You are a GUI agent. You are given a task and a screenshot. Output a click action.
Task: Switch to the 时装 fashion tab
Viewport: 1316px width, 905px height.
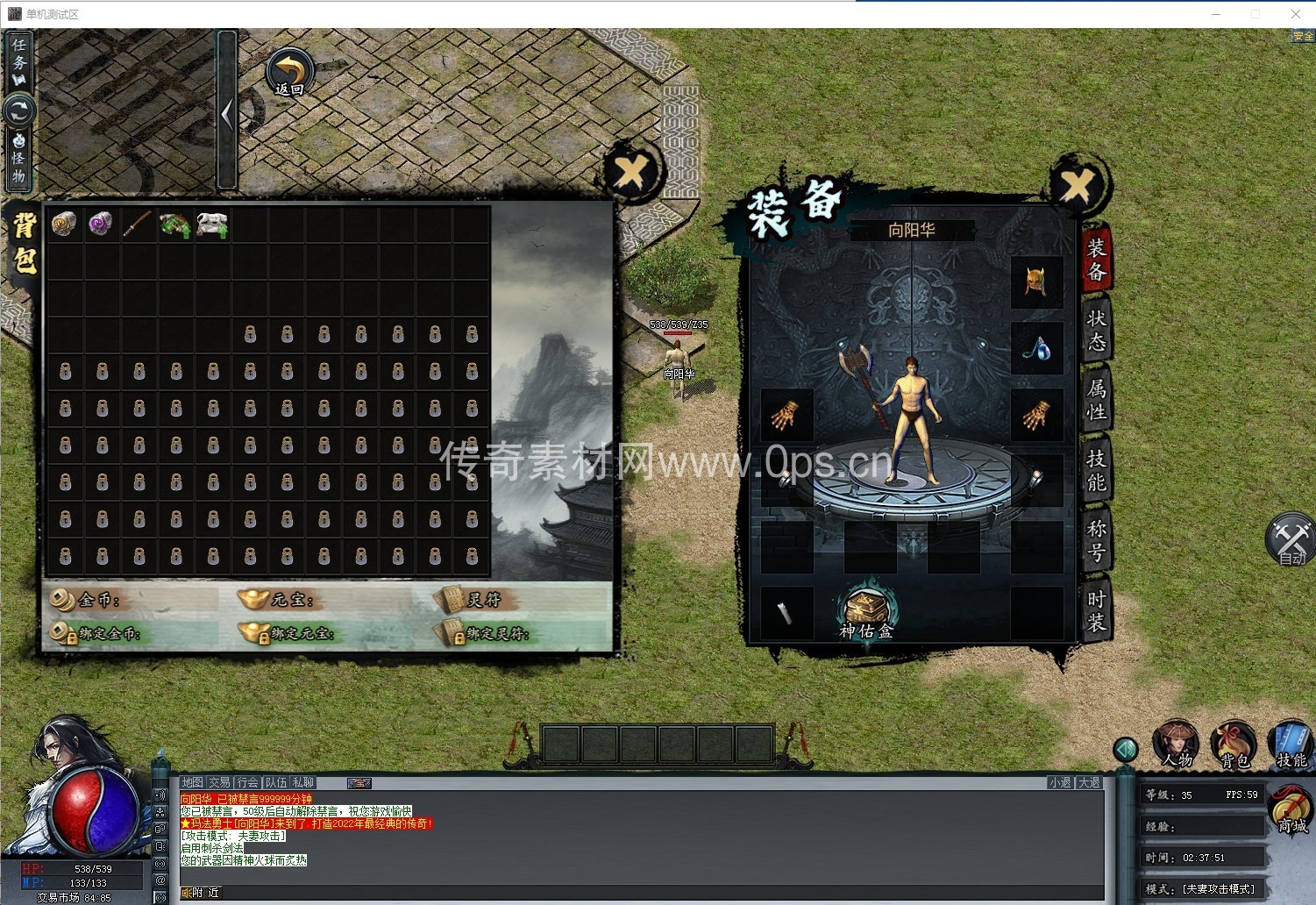1096,610
